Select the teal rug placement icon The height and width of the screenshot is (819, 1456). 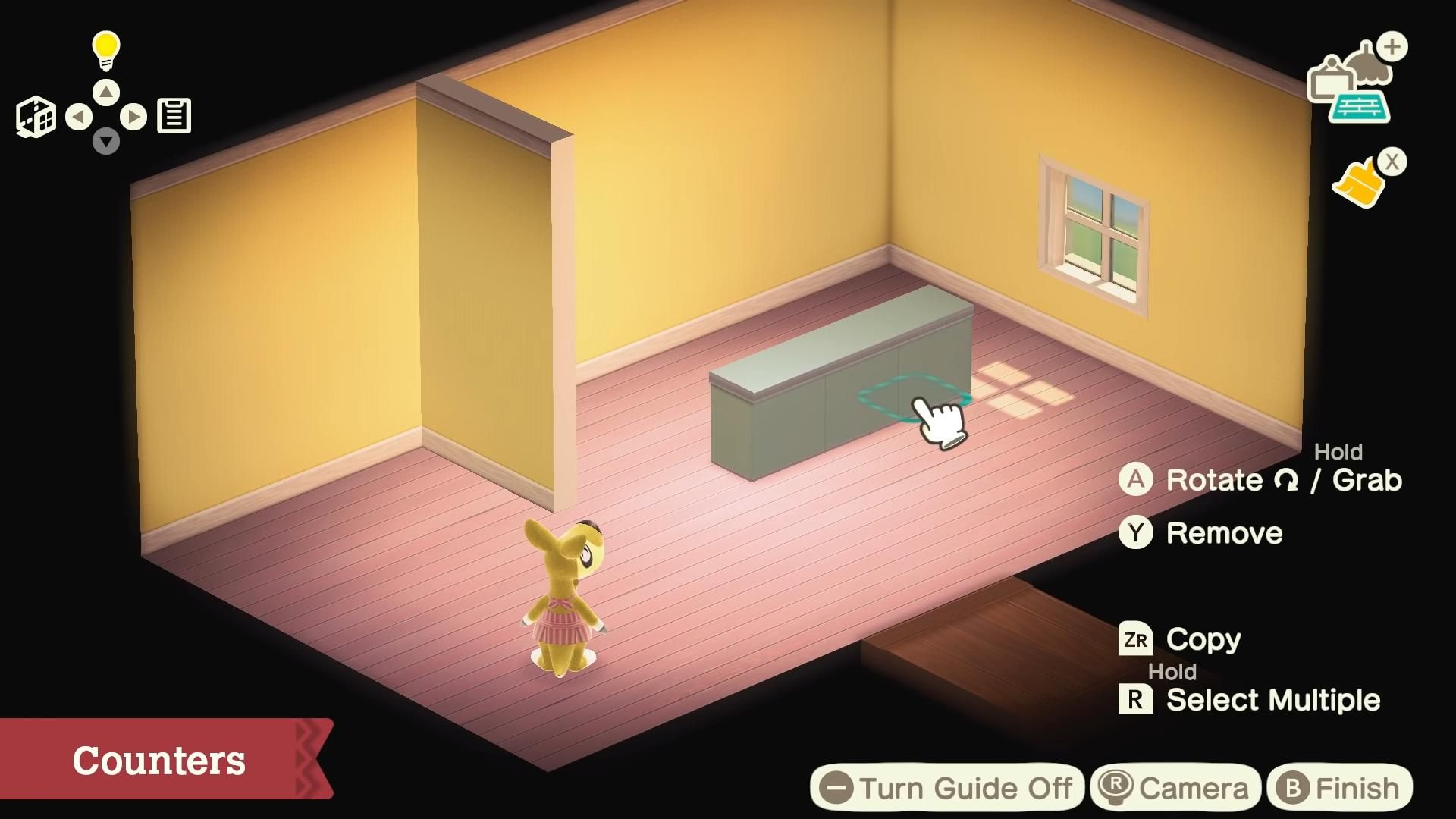pyautogui.click(x=1359, y=106)
